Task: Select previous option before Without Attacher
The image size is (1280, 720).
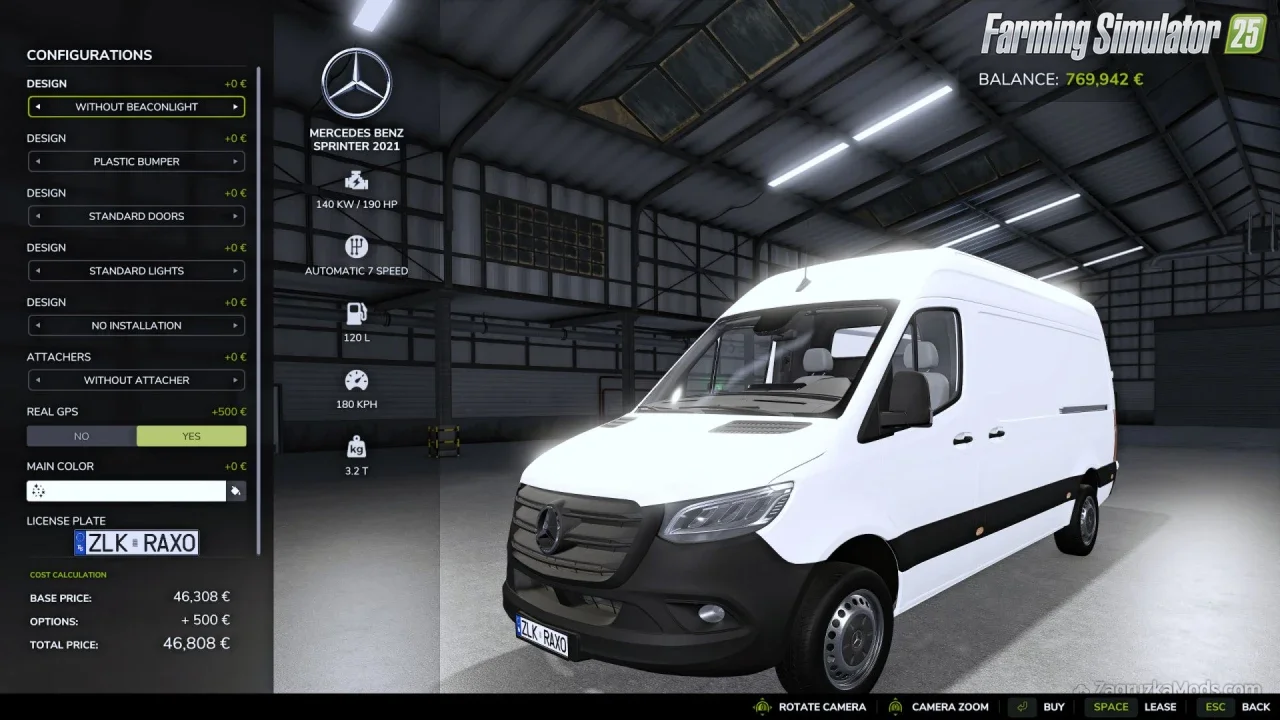Action: 37,380
